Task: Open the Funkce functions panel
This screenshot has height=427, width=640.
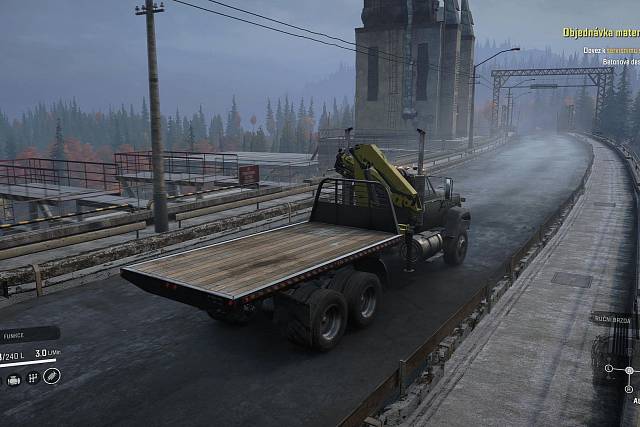Action: 18,334
